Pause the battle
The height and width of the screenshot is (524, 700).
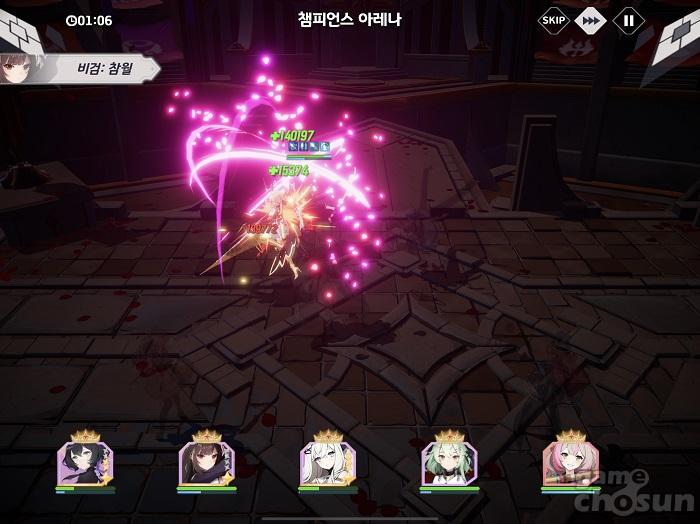(629, 19)
